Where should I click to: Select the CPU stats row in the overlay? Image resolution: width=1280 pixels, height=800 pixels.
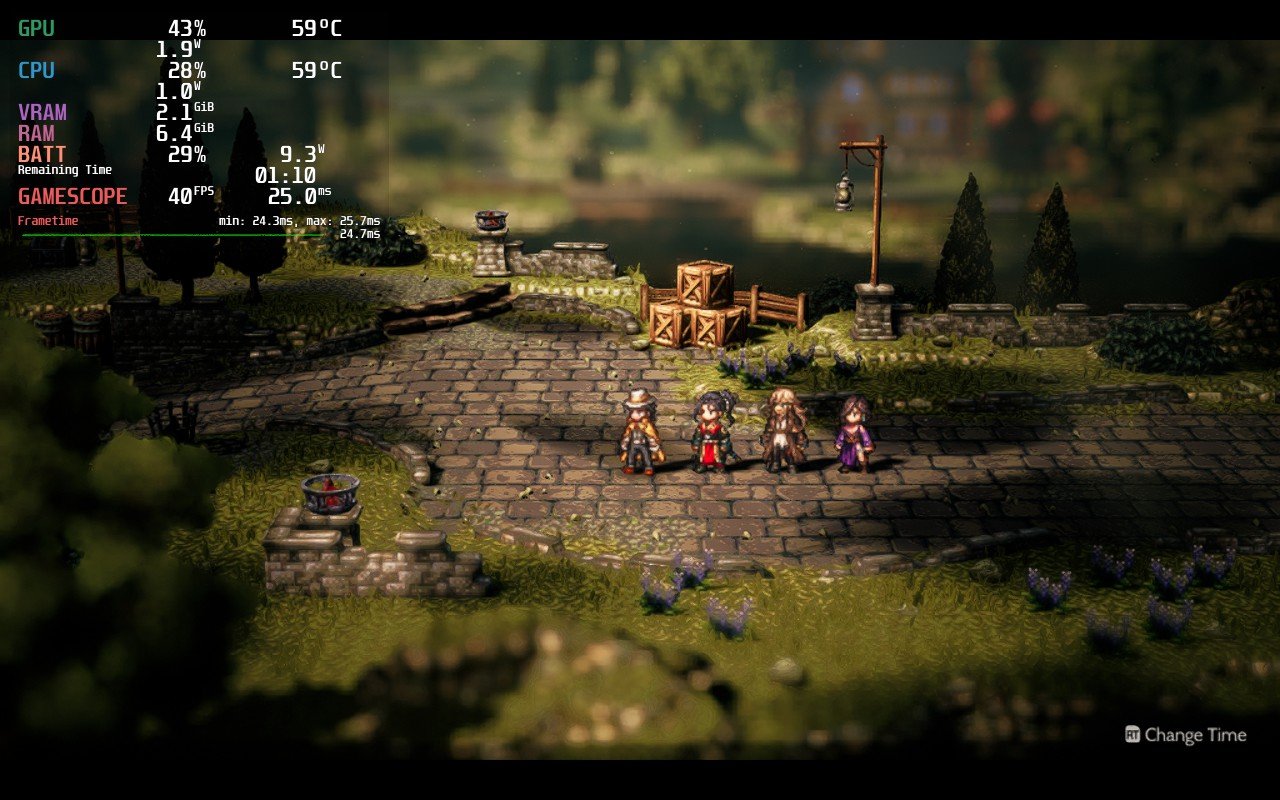(35, 70)
